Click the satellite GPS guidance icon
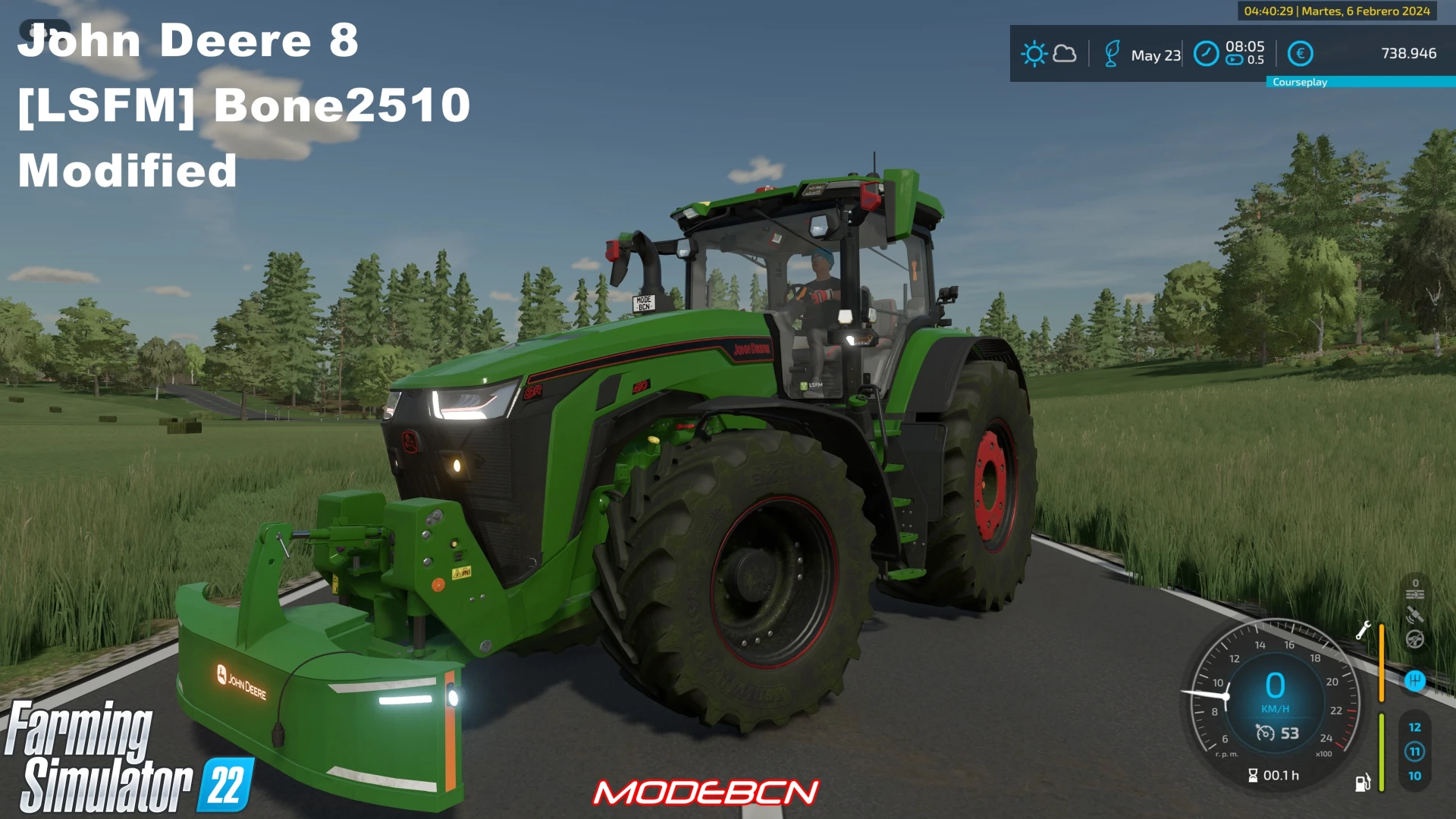 point(1414,614)
